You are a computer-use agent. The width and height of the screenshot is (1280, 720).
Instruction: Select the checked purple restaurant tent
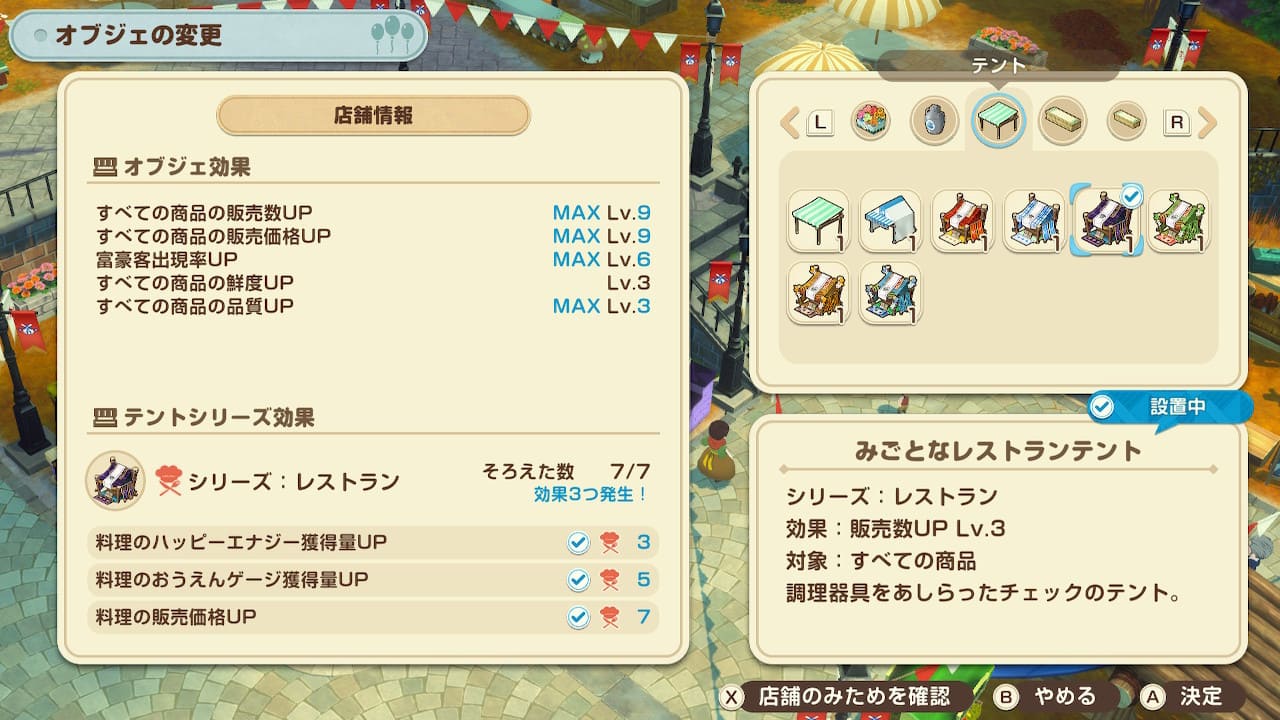click(x=1105, y=220)
